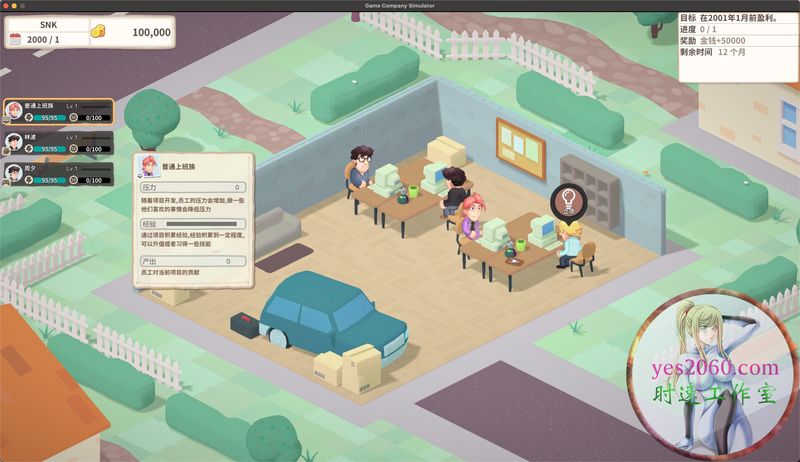Screen dimensions: 800x462
Task: Click the SNK company name label
Action: click(48, 23)
